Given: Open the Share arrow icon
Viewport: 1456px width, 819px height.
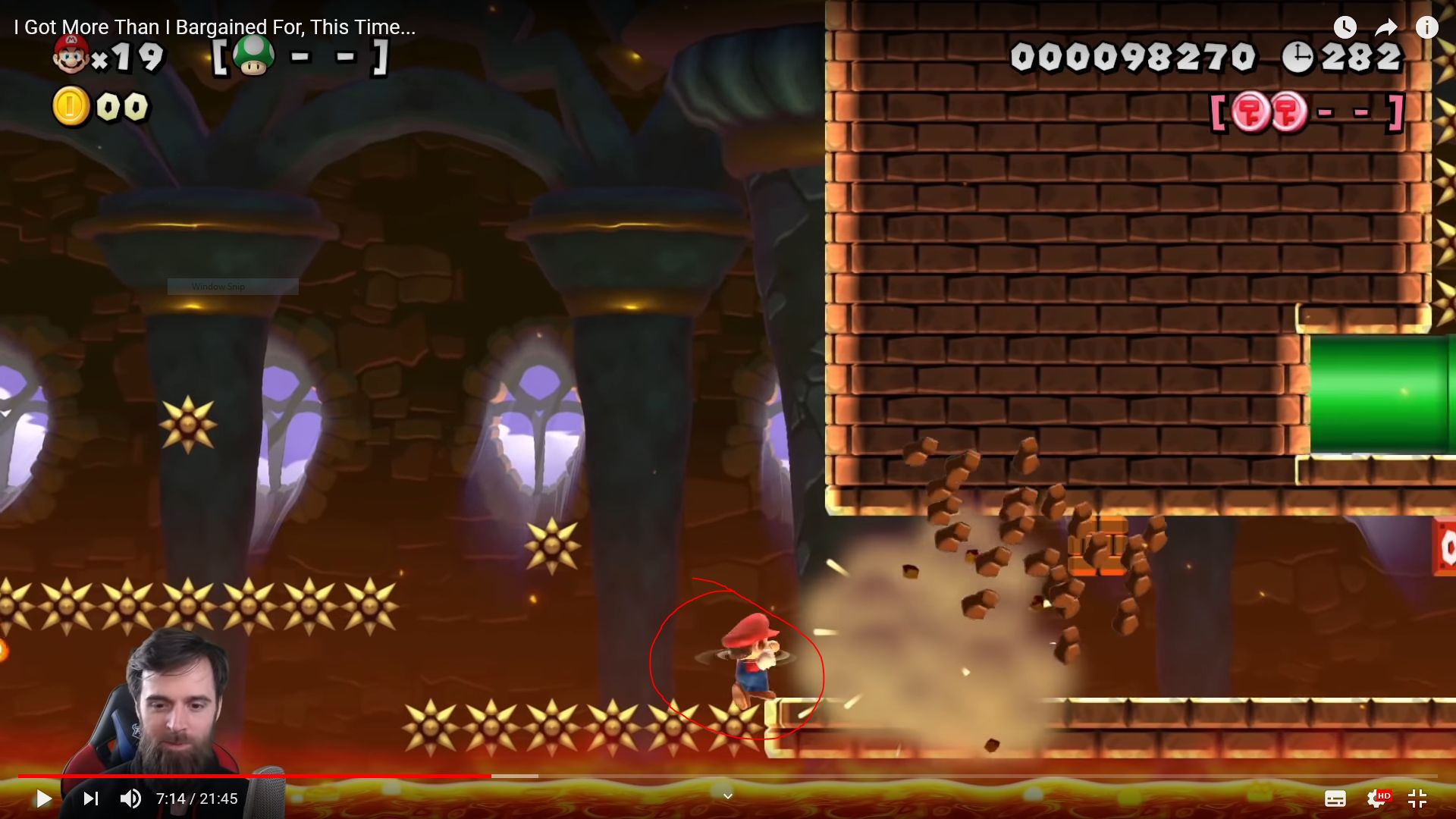Looking at the screenshot, I should click(1386, 27).
